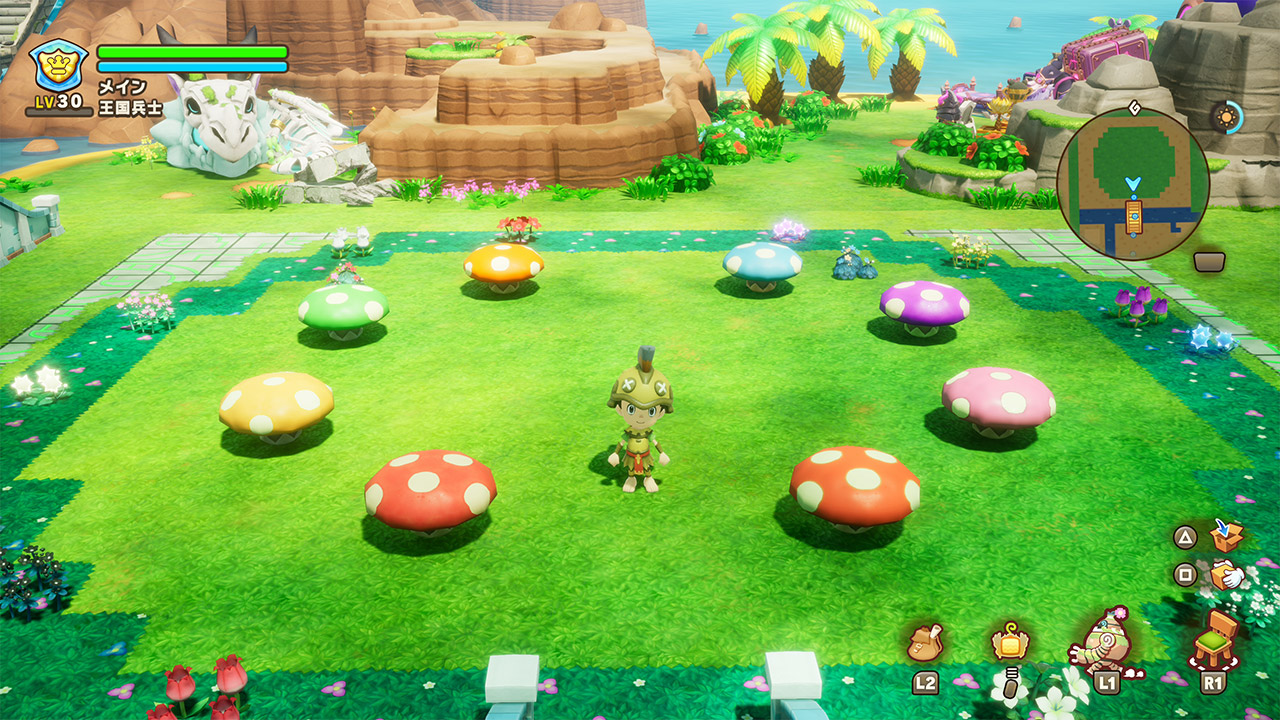Image resolution: width=1280 pixels, height=720 pixels.
Task: Click the sun day-cycle clock icon
Action: [x=1225, y=117]
